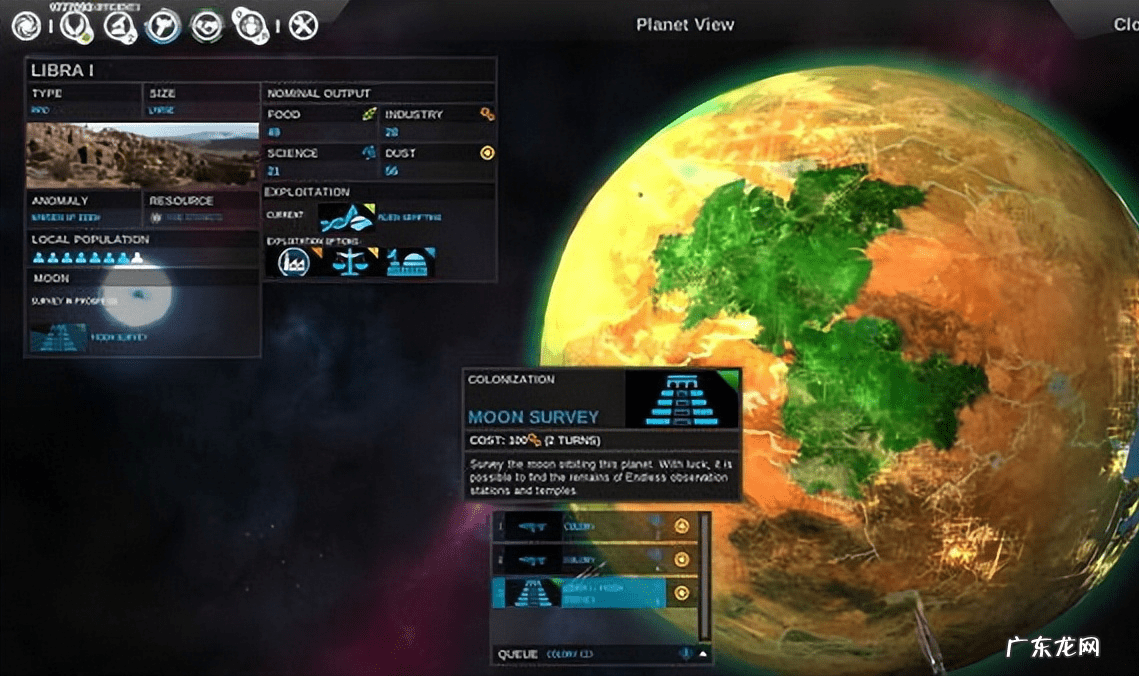Select the first colony ship queue entry

582,526
